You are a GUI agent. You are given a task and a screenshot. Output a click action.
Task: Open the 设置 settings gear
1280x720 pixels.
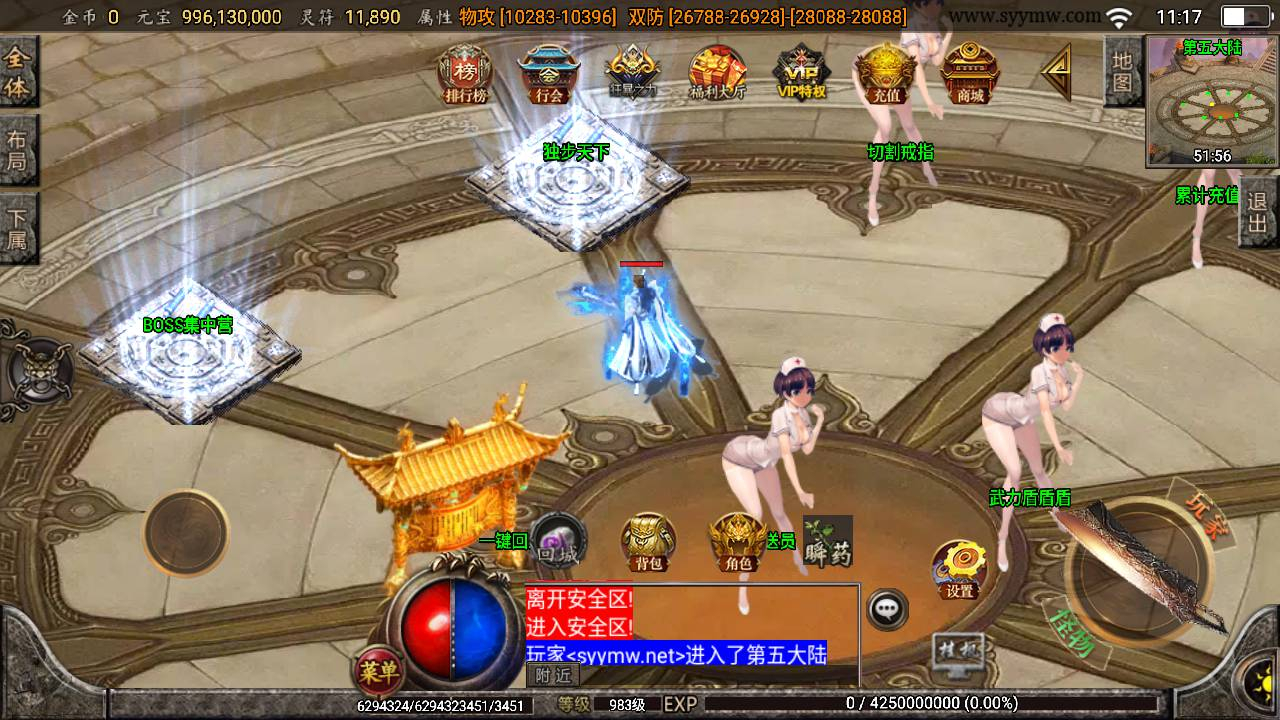959,570
